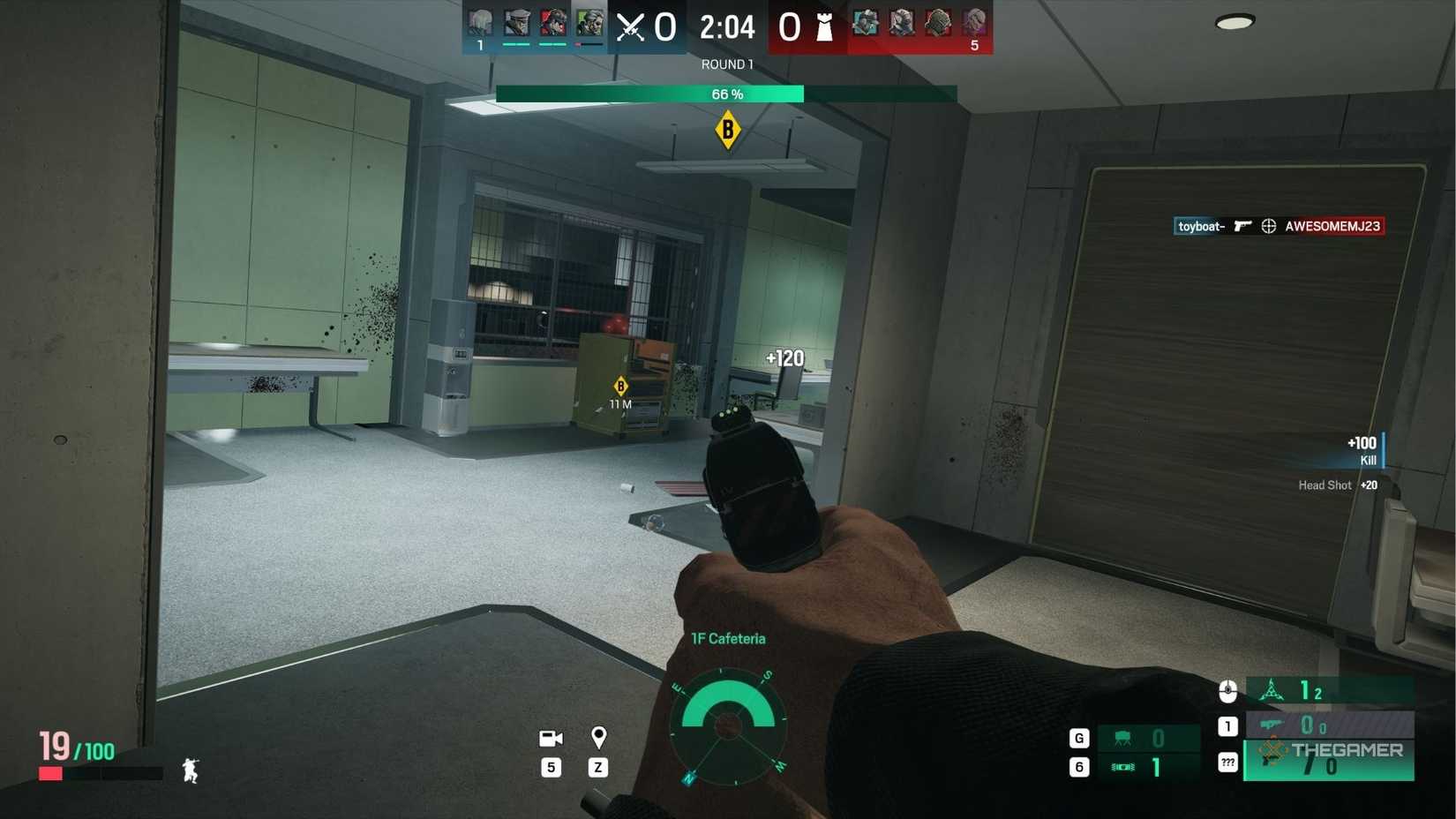Click the red health bar segment
The width and height of the screenshot is (1456, 819).
tap(50, 772)
